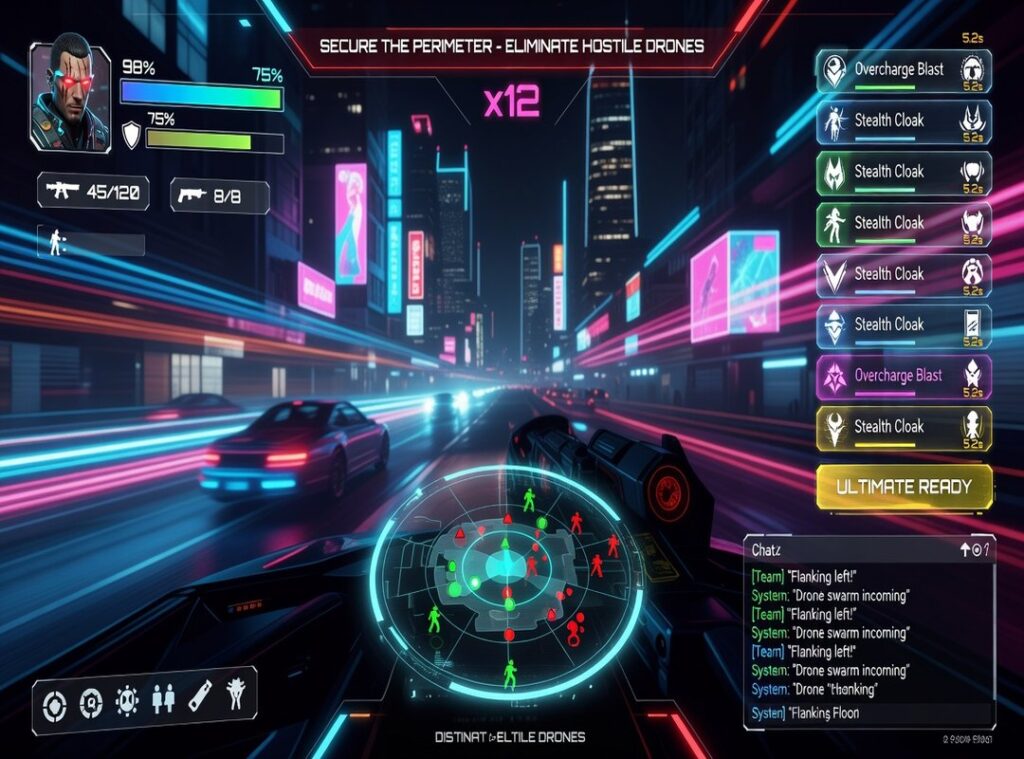Viewport: 1024px width, 759px height.
Task: Select the objective banner at top
Action: tap(511, 46)
